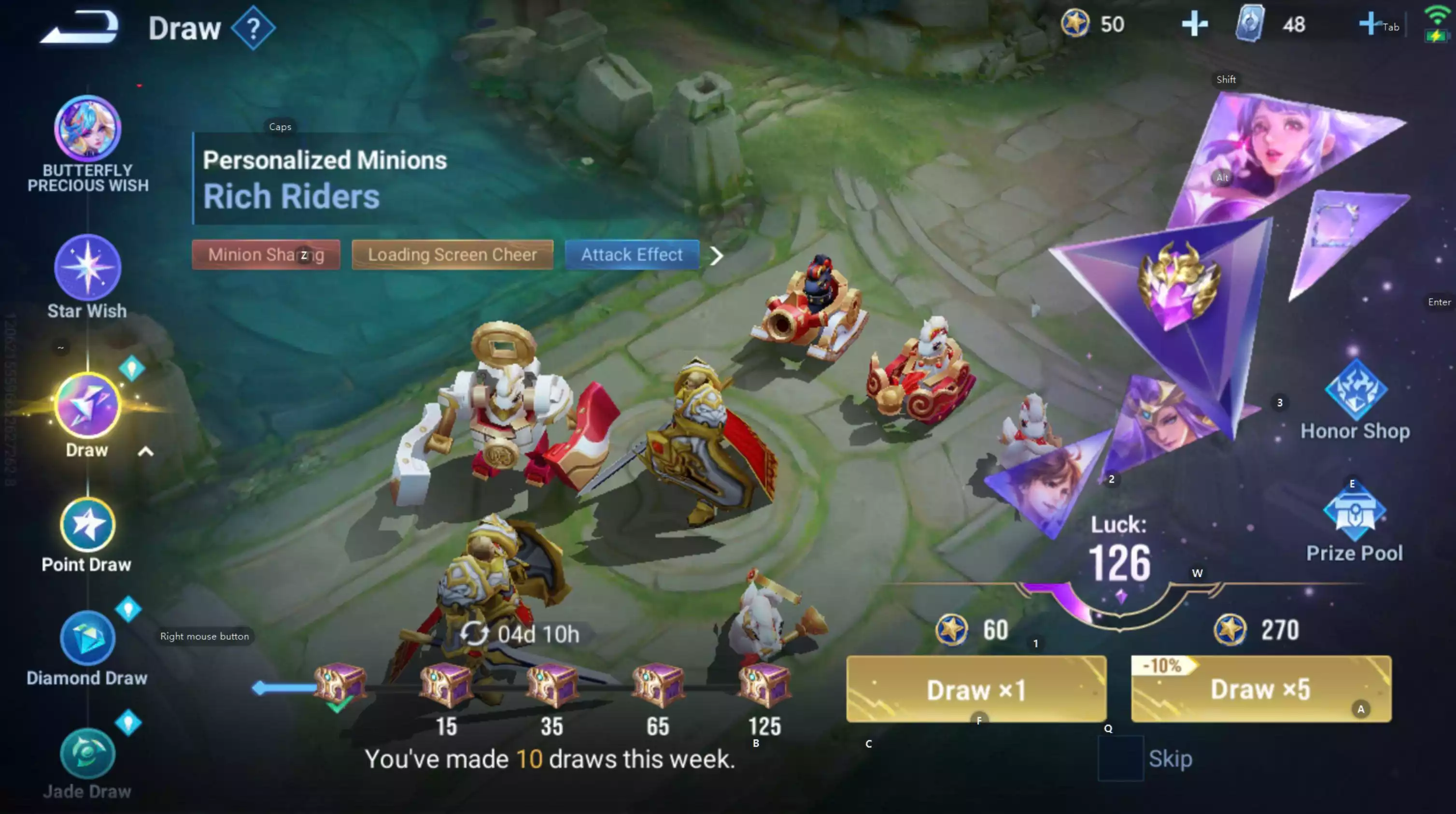The width and height of the screenshot is (1456, 814).
Task: Switch to the Loading Screen Cheer tab
Action: point(452,255)
